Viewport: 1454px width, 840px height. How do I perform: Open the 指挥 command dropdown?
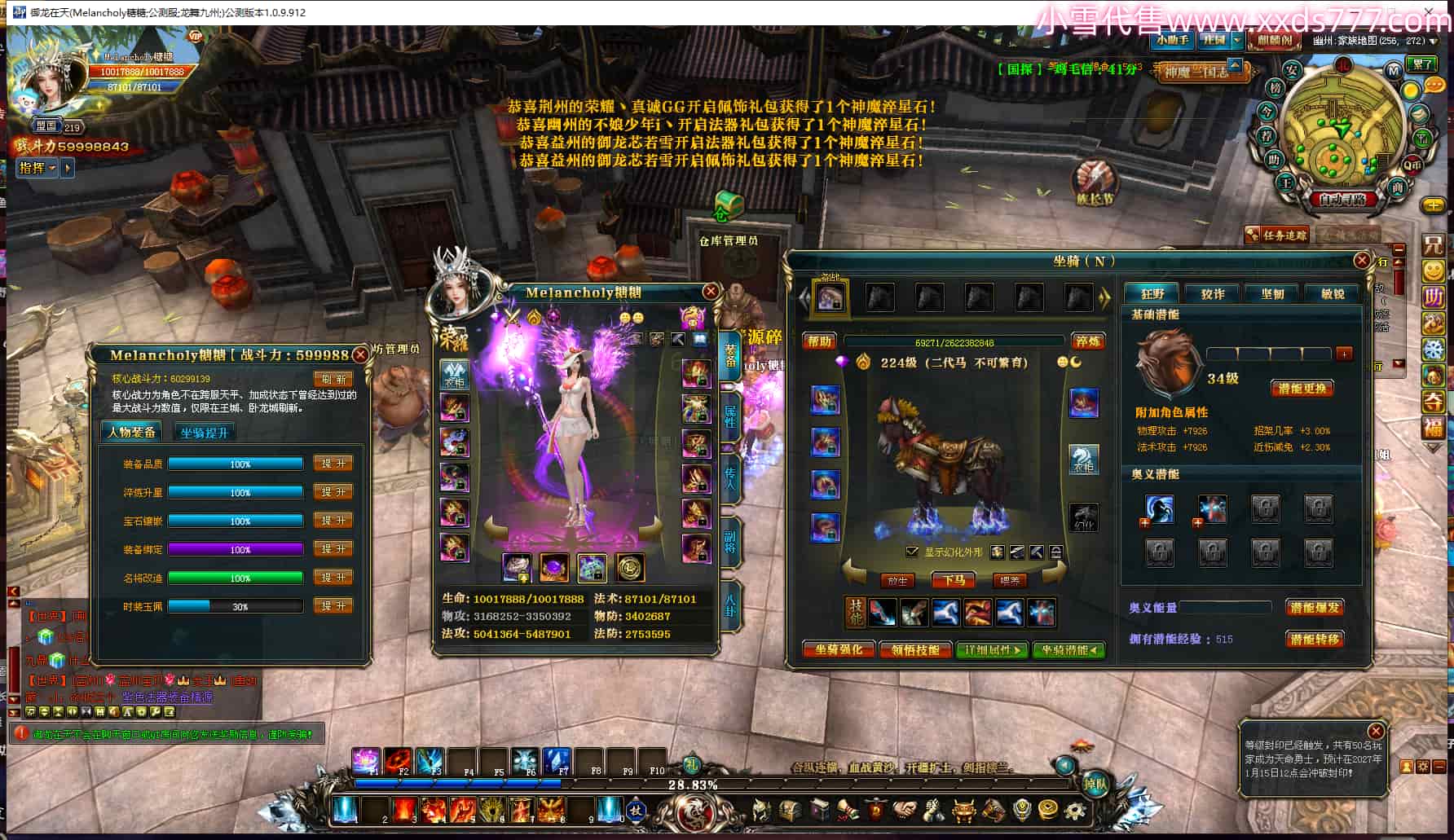(37, 168)
